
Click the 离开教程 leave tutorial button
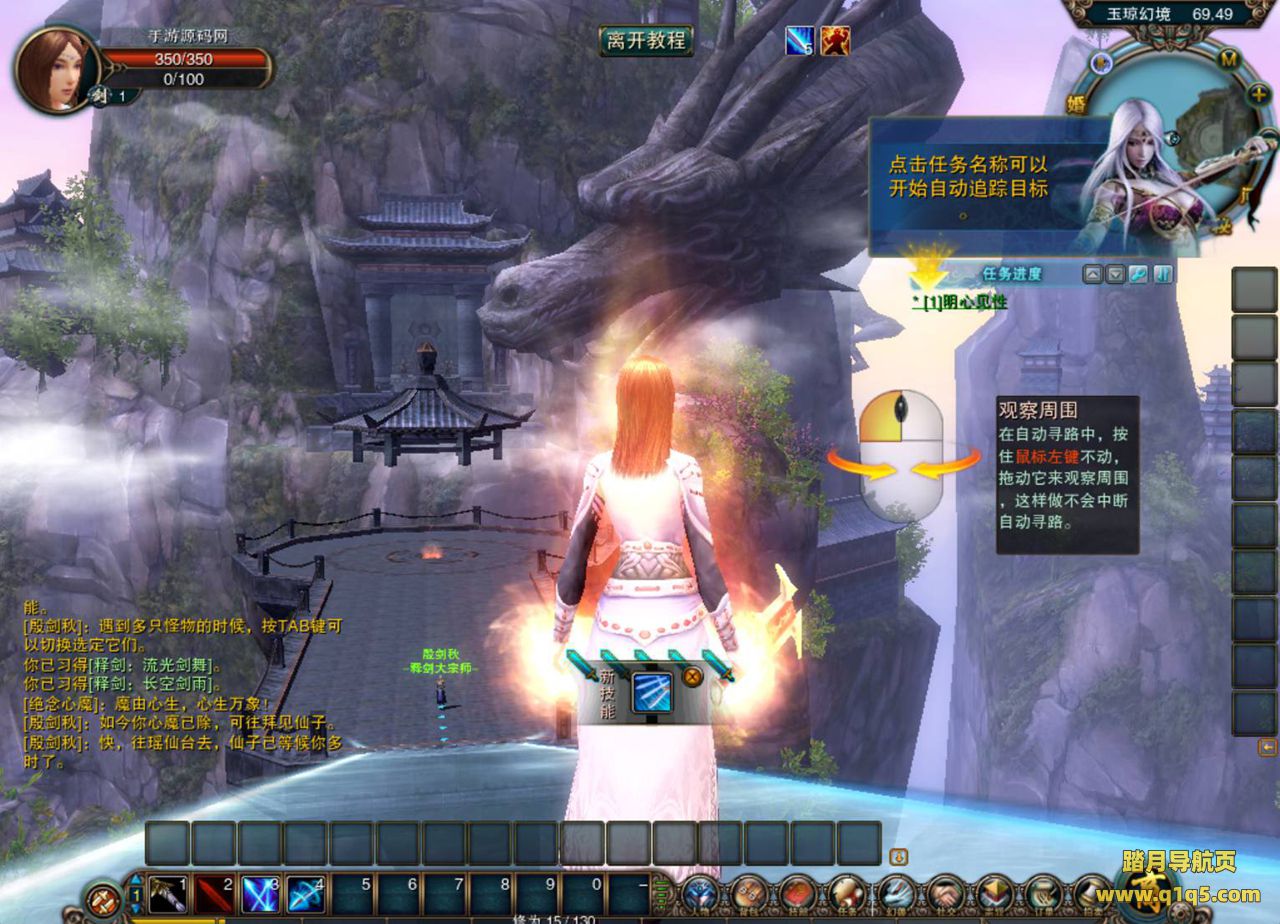pyautogui.click(x=646, y=40)
